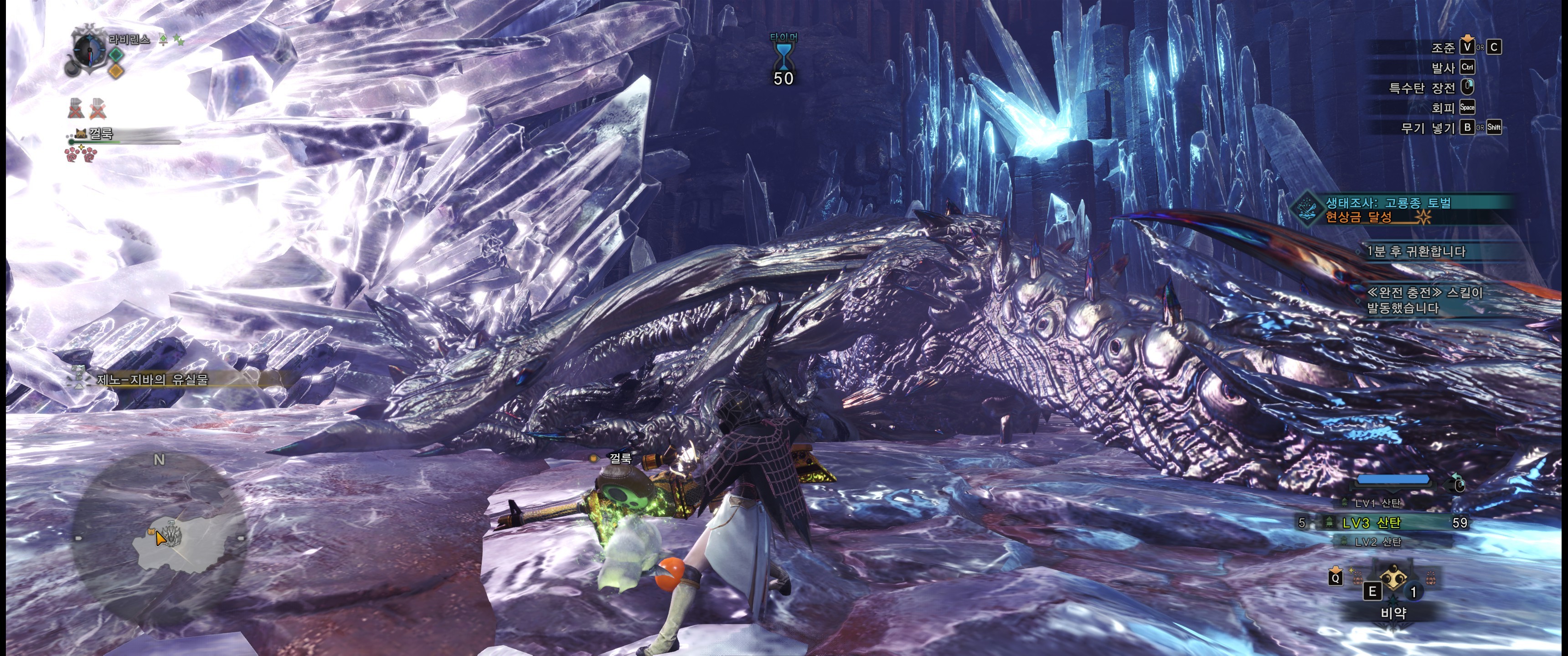Select the 껄룩 Palico status entry
1568x656 pixels.
point(100,134)
